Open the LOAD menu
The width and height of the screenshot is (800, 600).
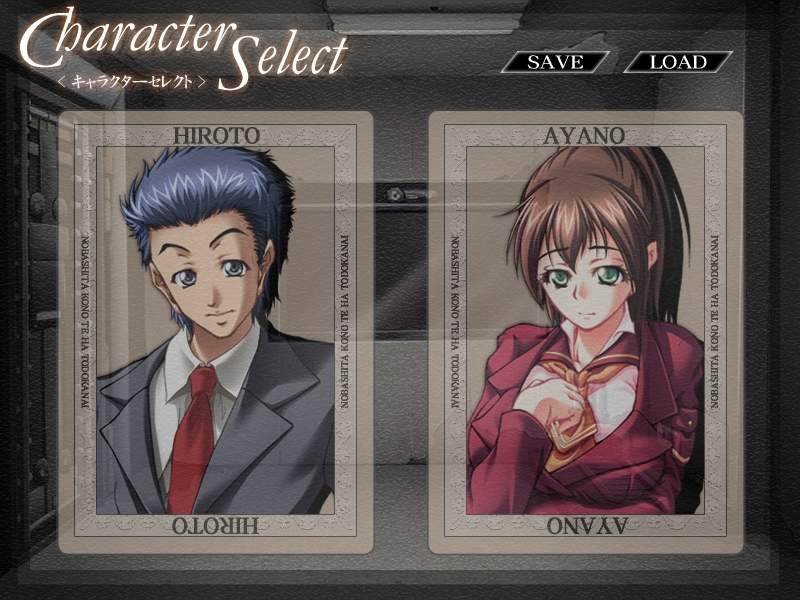tap(678, 62)
